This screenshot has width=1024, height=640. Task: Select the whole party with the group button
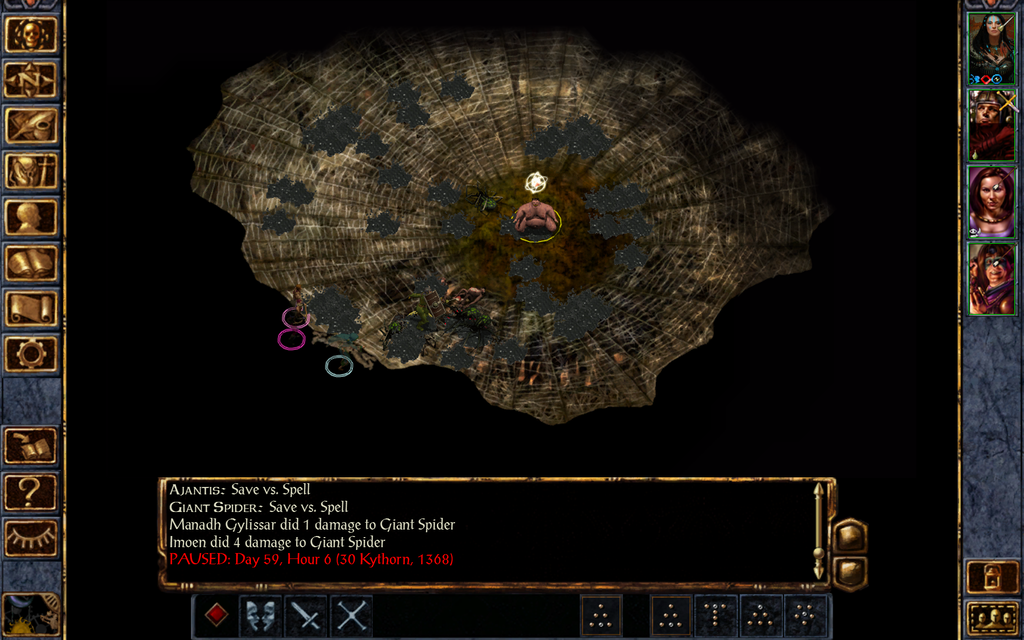click(x=992, y=619)
